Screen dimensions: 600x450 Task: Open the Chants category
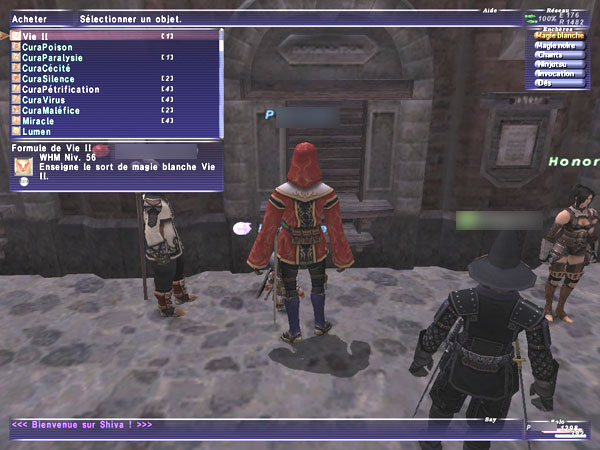click(552, 55)
